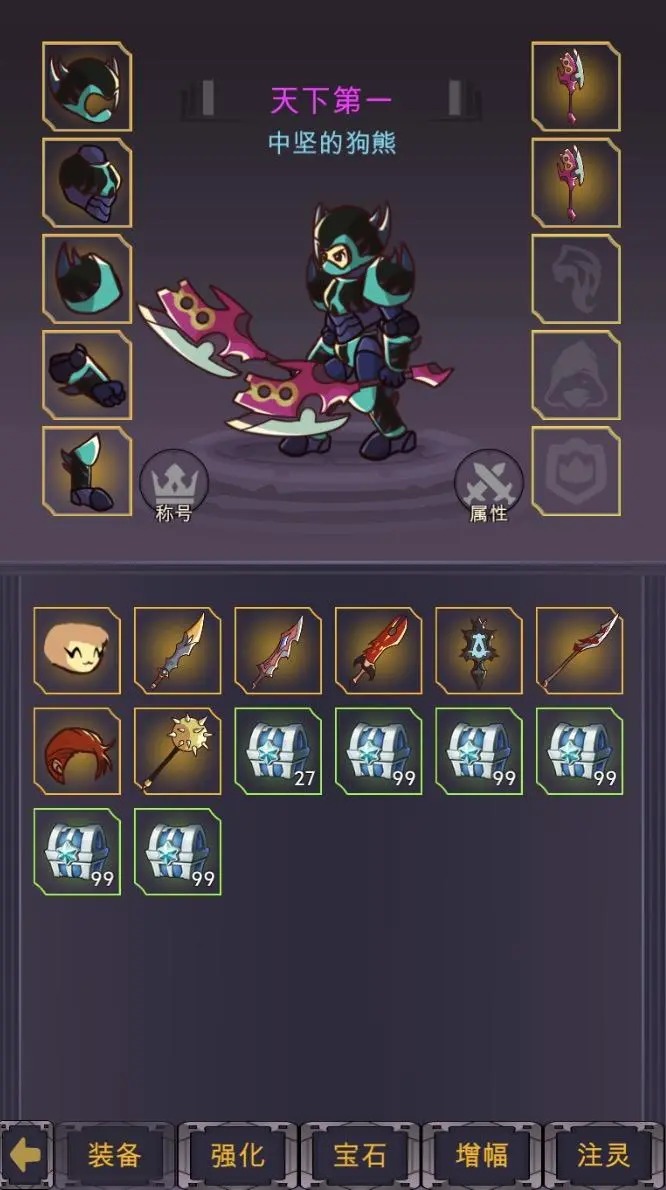The height and width of the screenshot is (1190, 666).
Task: Pick the spiked golden mace in inventory
Action: [x=178, y=751]
